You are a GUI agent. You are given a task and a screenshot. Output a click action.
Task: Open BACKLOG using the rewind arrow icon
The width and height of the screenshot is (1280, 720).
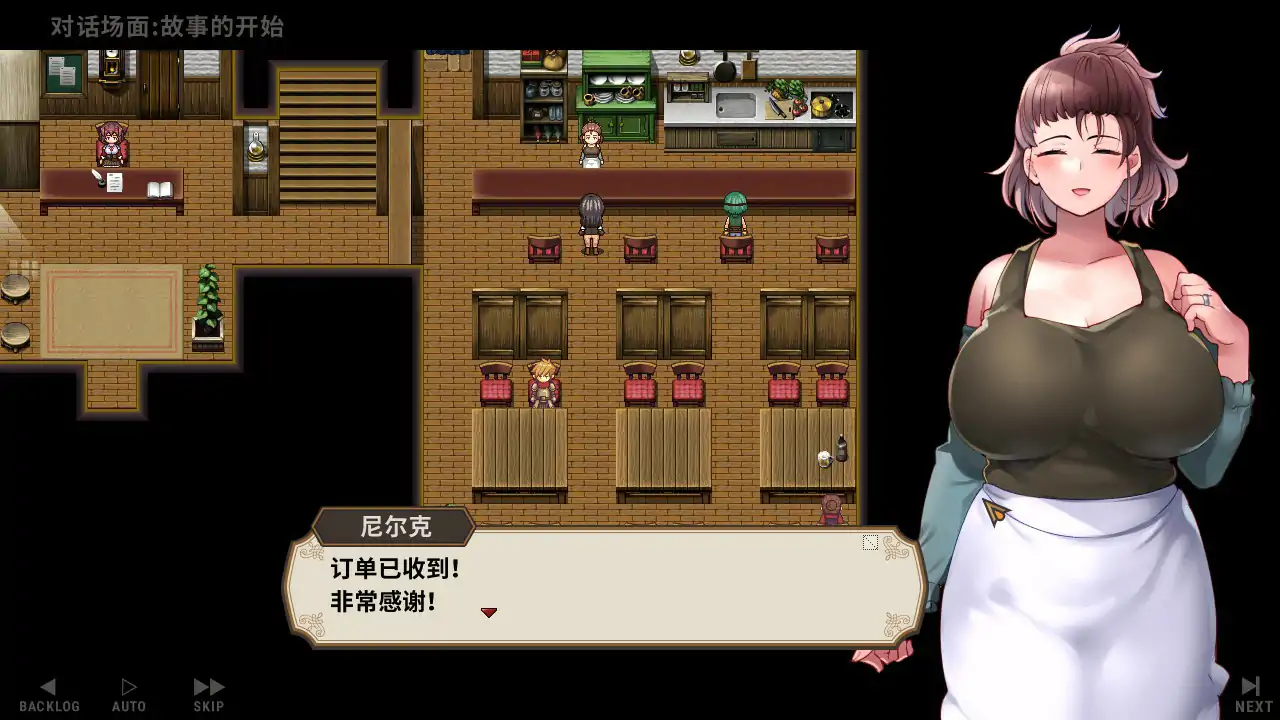tap(50, 686)
